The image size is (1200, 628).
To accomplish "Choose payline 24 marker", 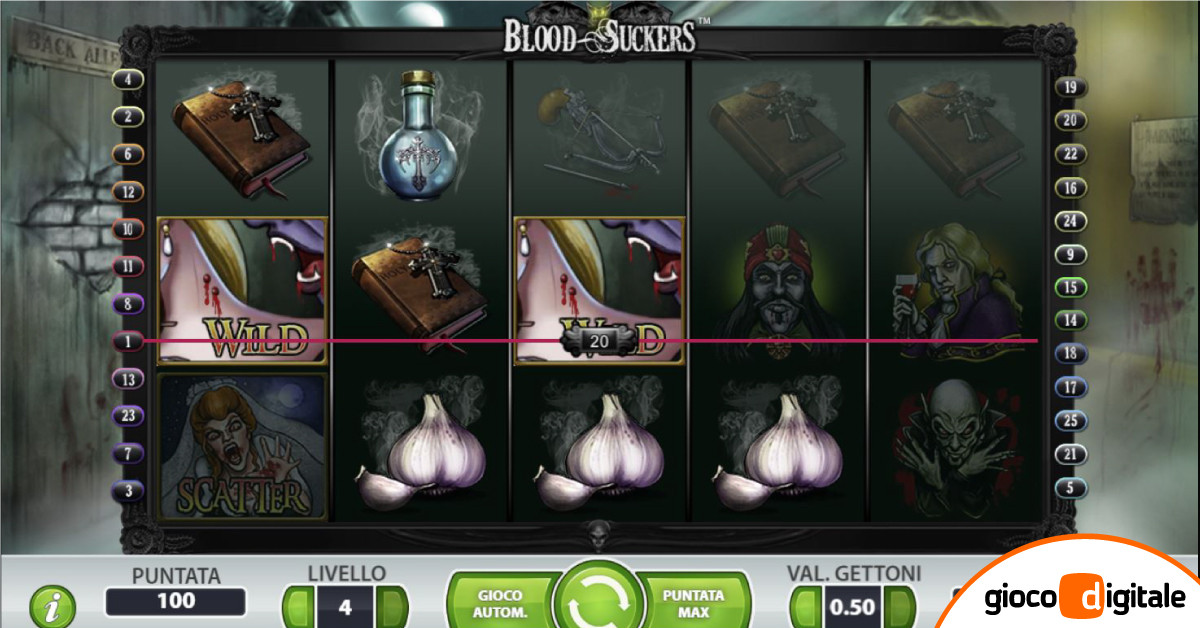I will coord(1070,221).
